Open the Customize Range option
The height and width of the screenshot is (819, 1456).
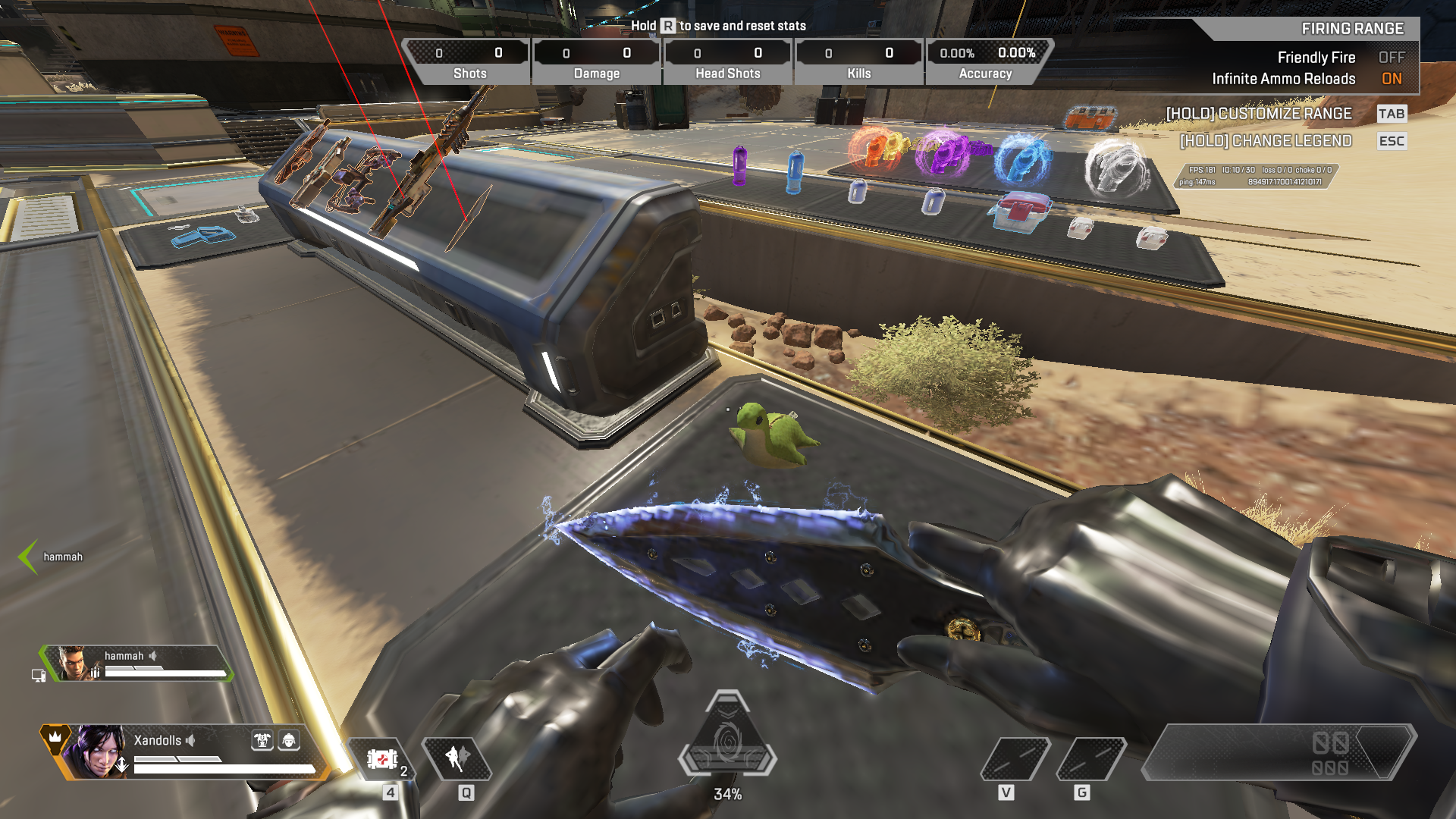(x=1259, y=114)
